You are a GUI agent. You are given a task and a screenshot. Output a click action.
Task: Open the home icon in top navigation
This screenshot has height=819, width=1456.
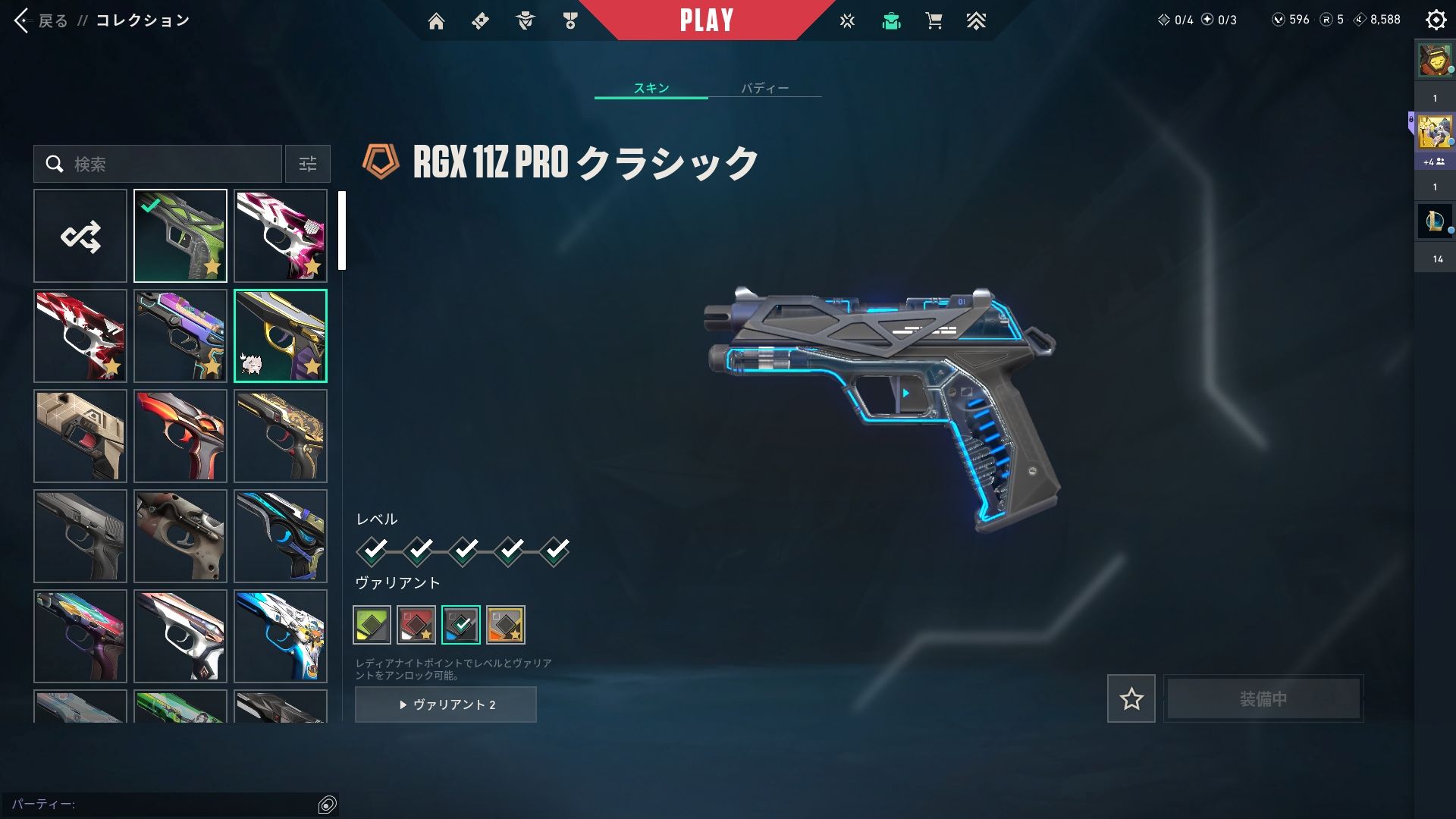point(436,21)
